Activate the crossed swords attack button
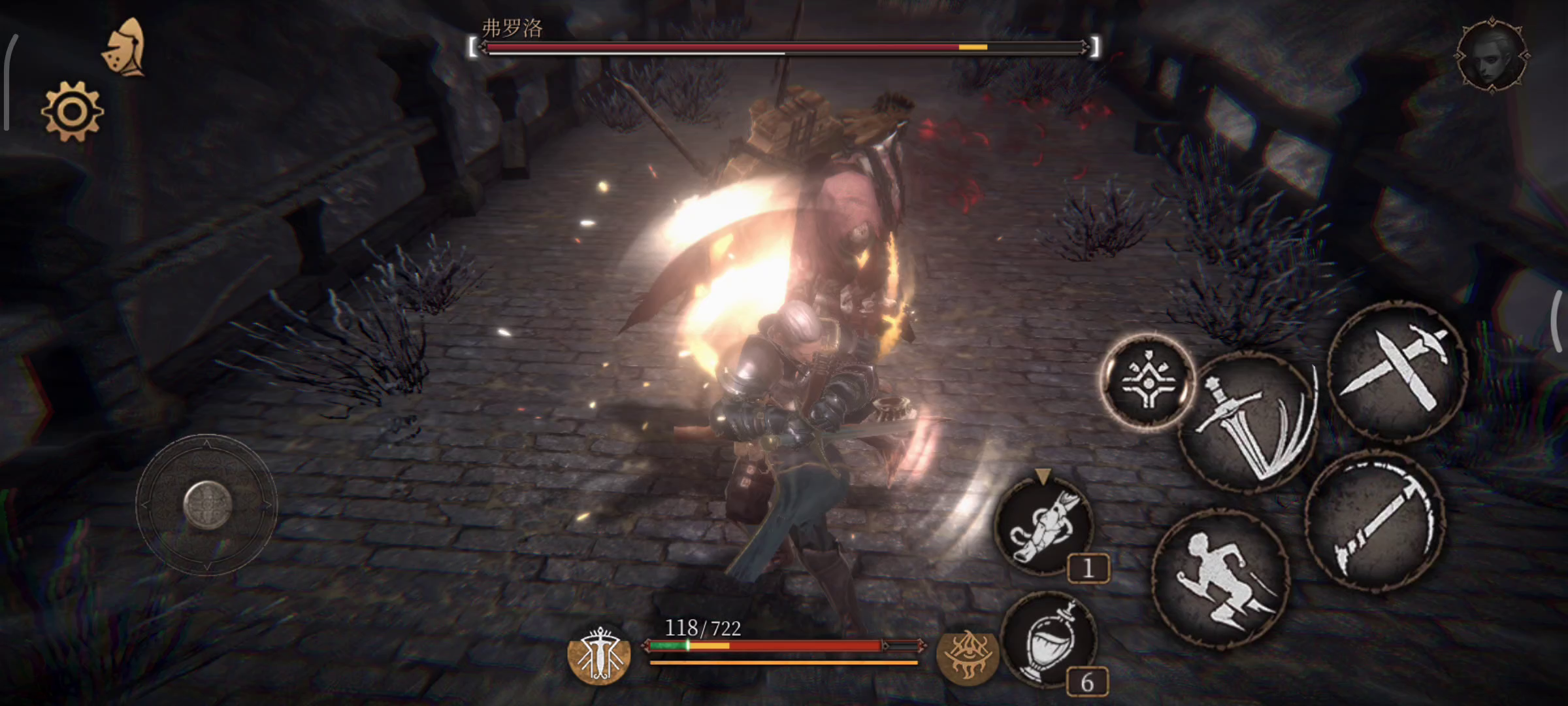Screen dimensions: 1568x706 point(1398,370)
